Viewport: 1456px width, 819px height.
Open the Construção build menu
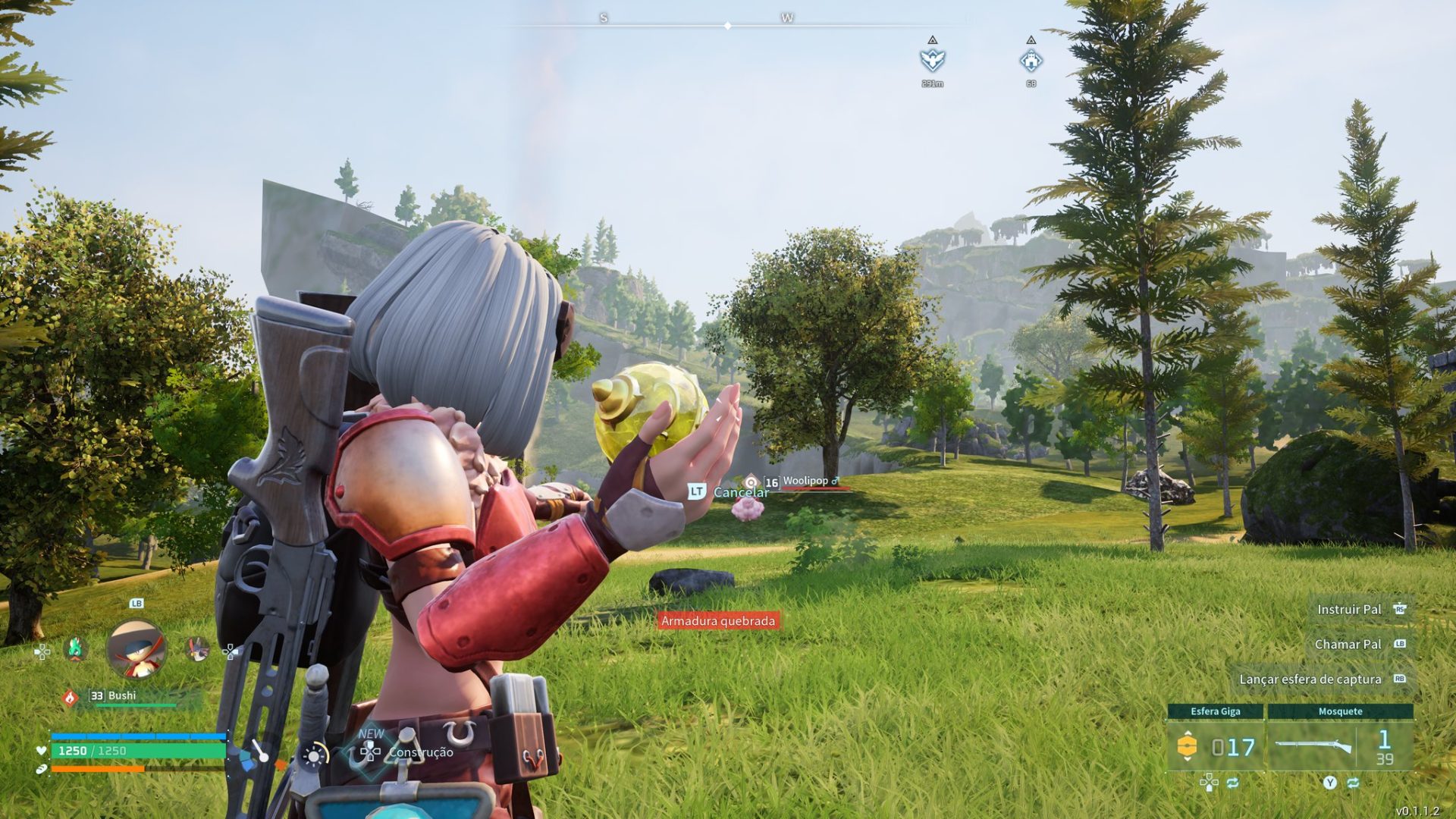pyautogui.click(x=420, y=752)
